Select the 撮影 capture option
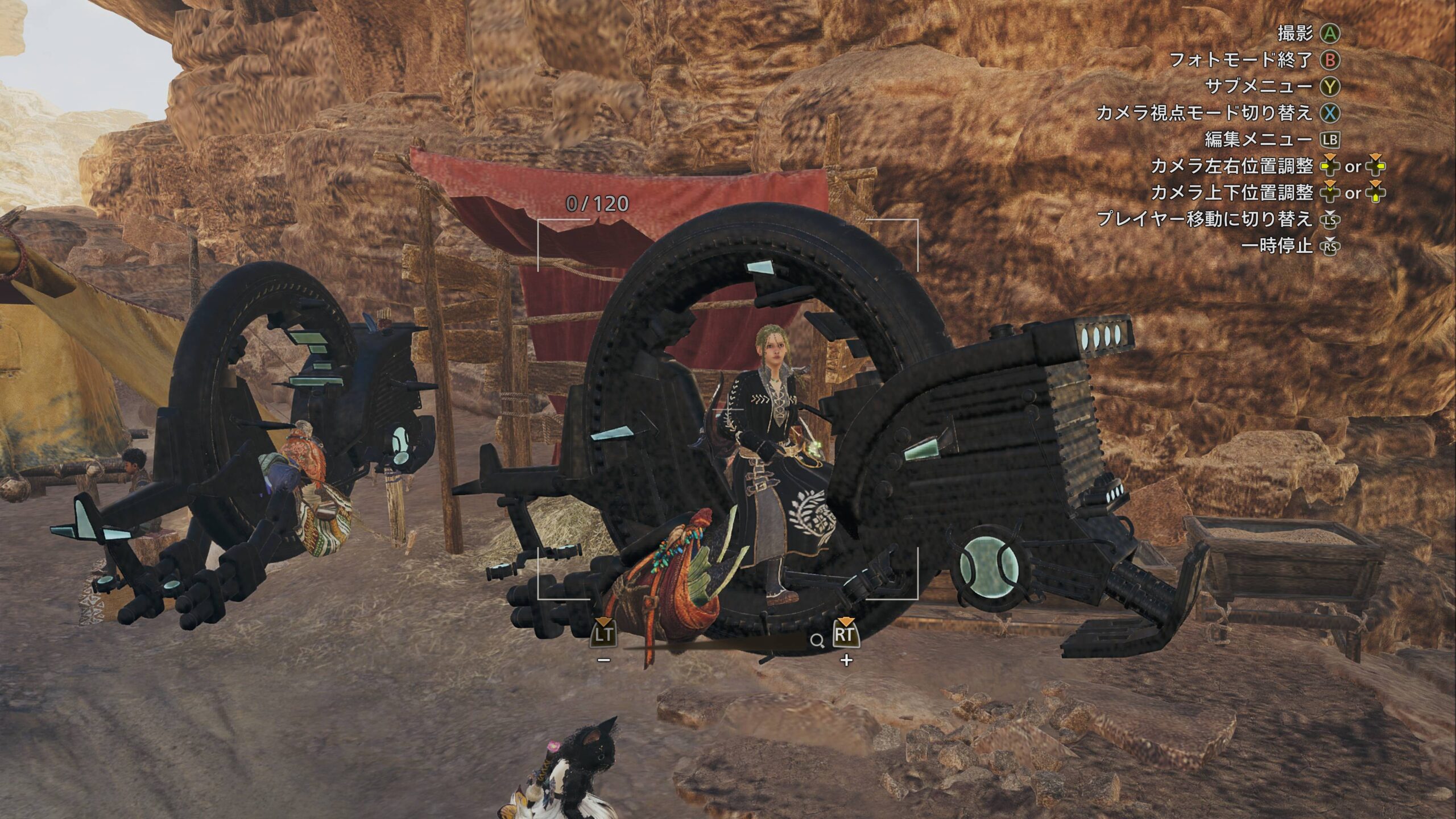 tap(1295, 34)
